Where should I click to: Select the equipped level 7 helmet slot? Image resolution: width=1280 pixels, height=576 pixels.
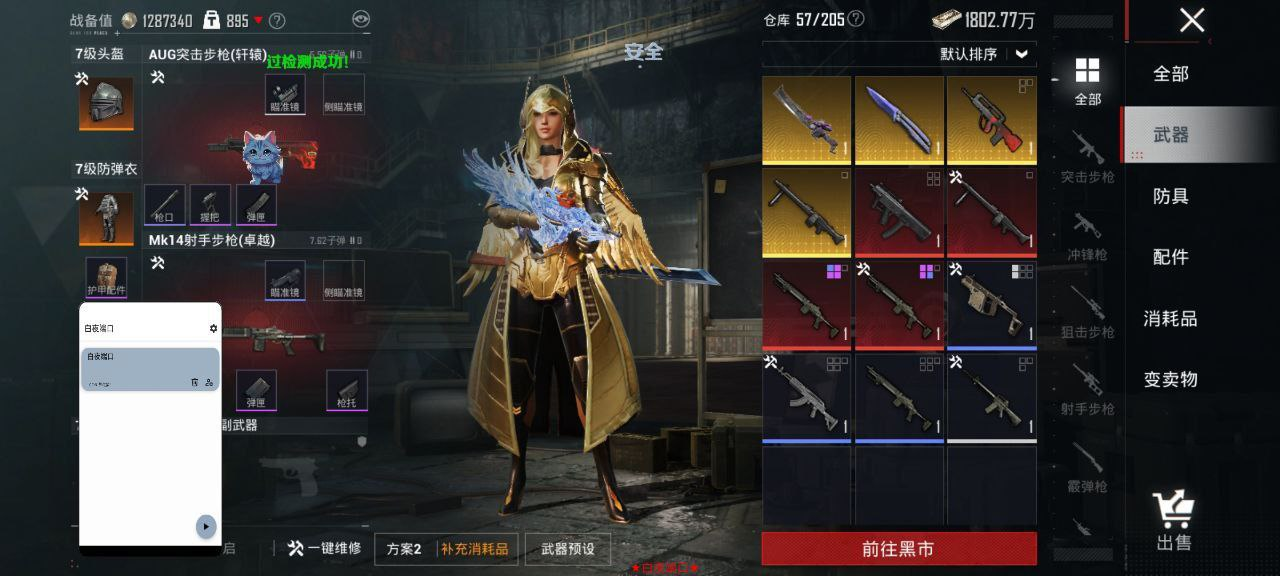[x=106, y=104]
